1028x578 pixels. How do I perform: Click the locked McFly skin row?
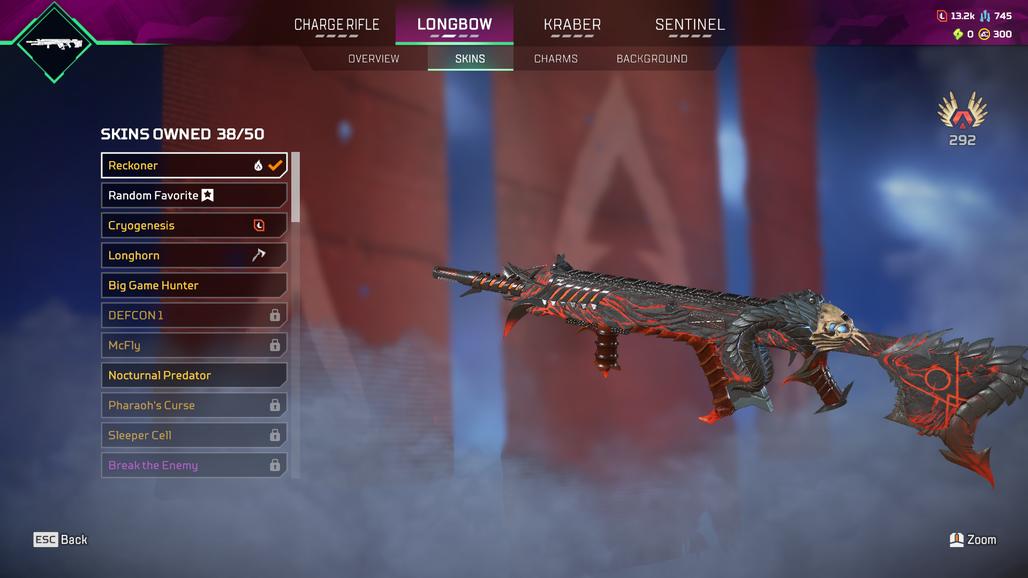click(194, 345)
